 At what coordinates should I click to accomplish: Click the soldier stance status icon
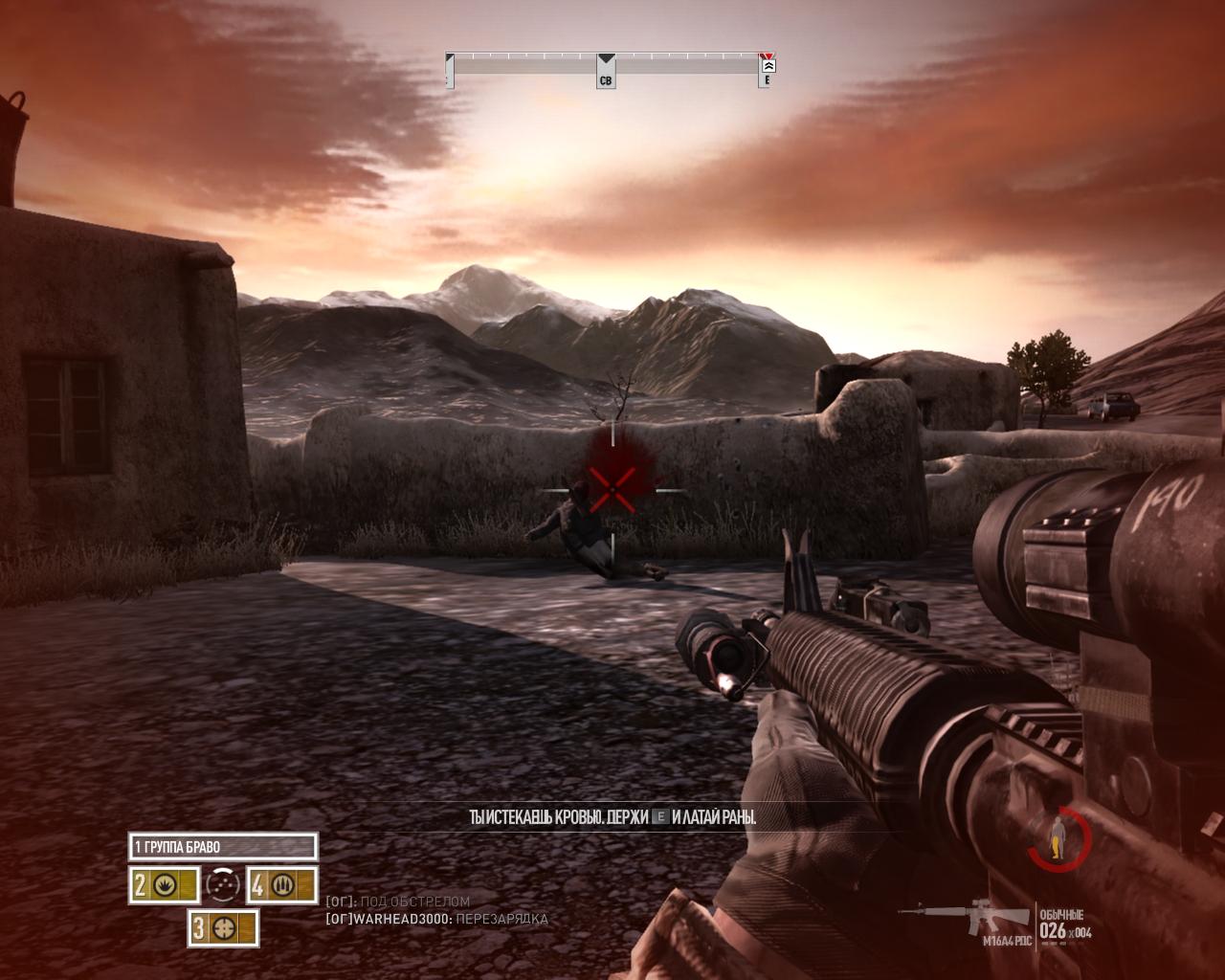tap(1058, 835)
